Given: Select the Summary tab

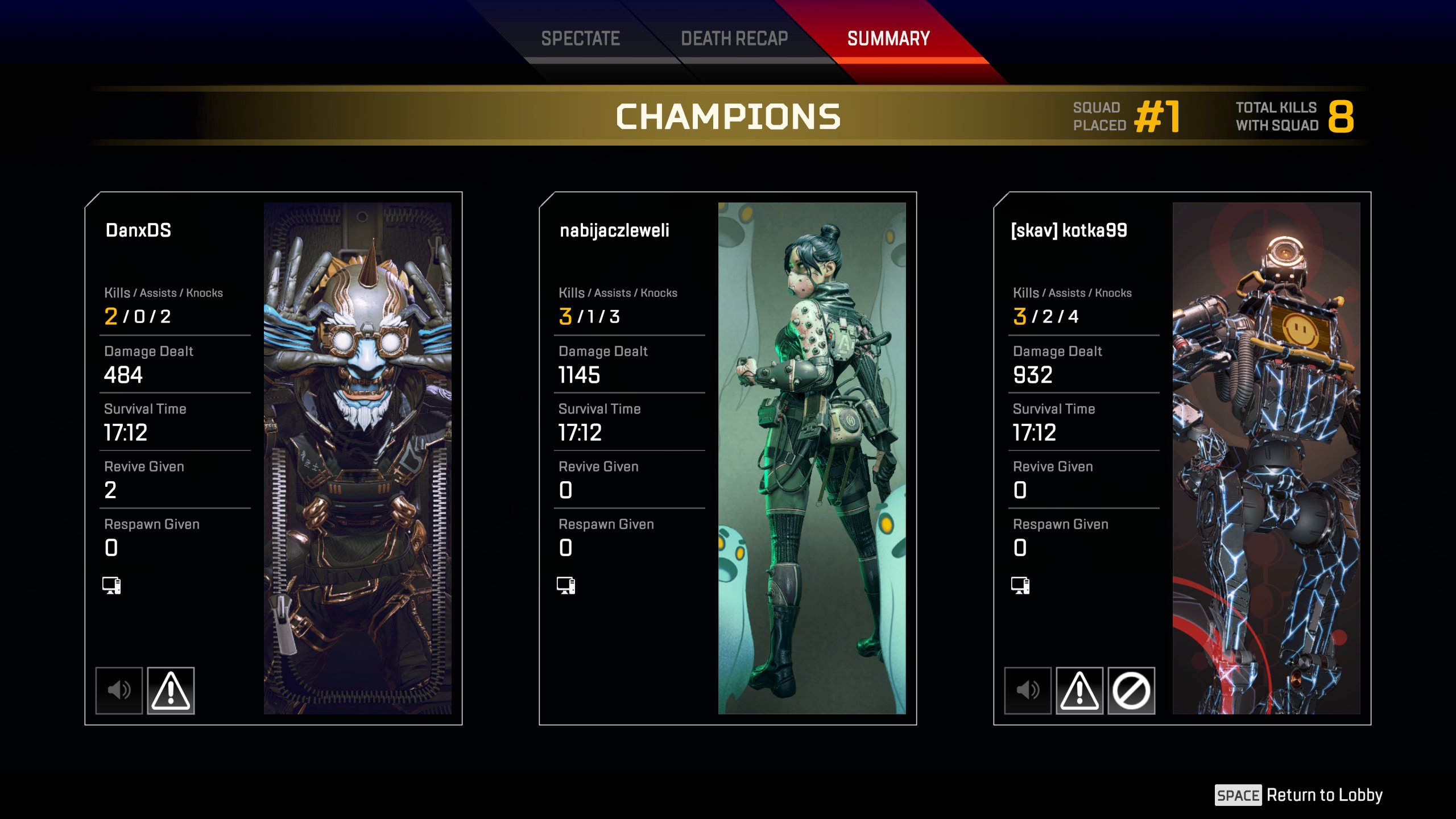Looking at the screenshot, I should click(888, 39).
